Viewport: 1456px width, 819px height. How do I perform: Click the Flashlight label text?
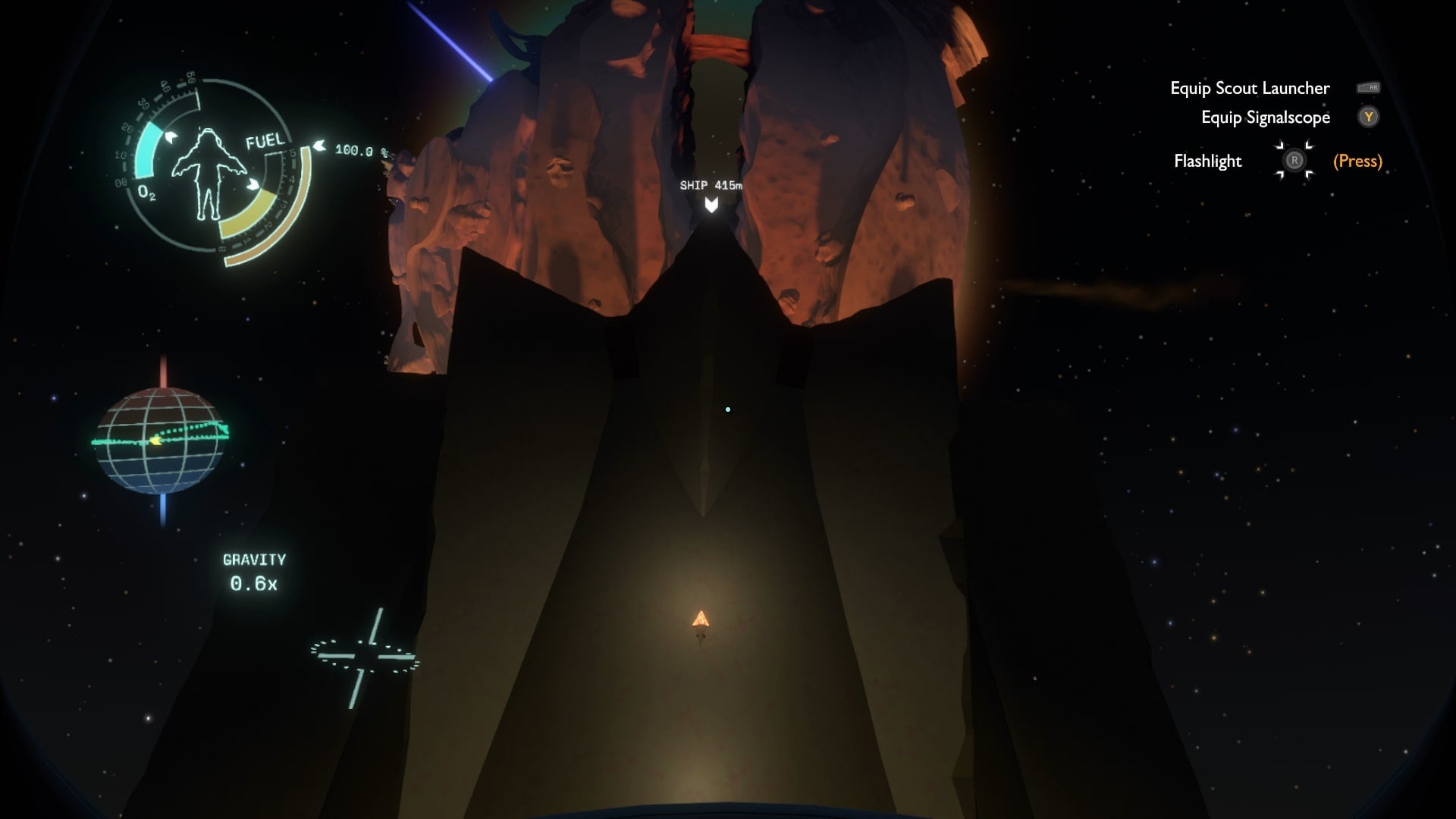coord(1207,161)
